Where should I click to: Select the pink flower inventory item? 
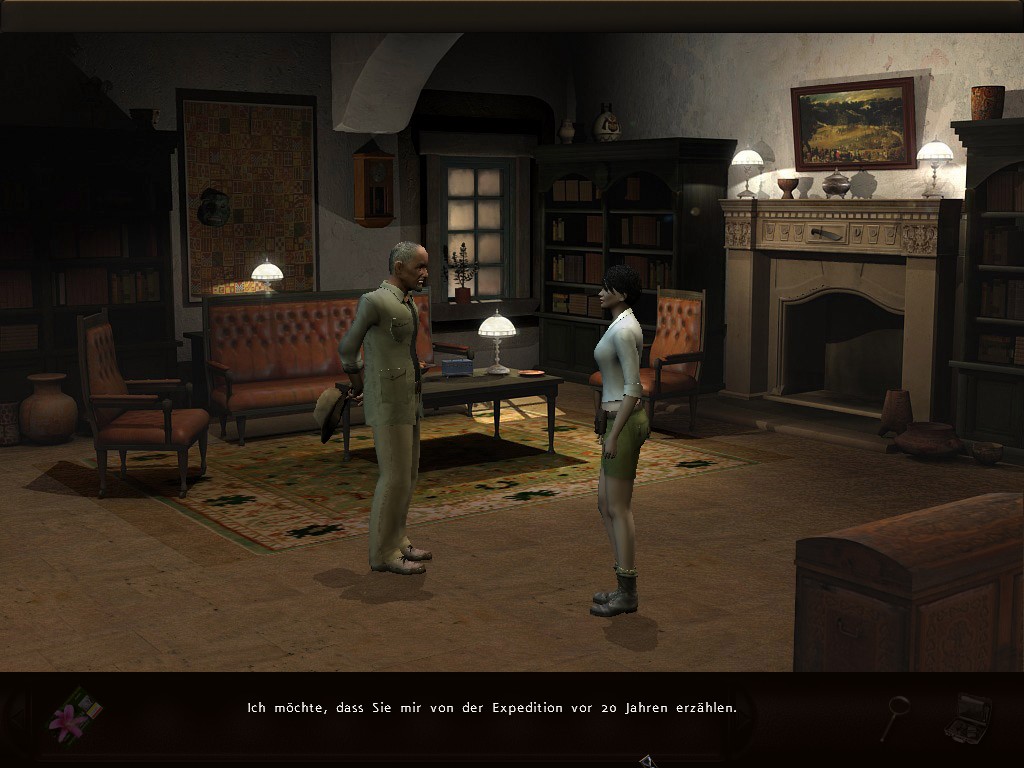point(71,719)
